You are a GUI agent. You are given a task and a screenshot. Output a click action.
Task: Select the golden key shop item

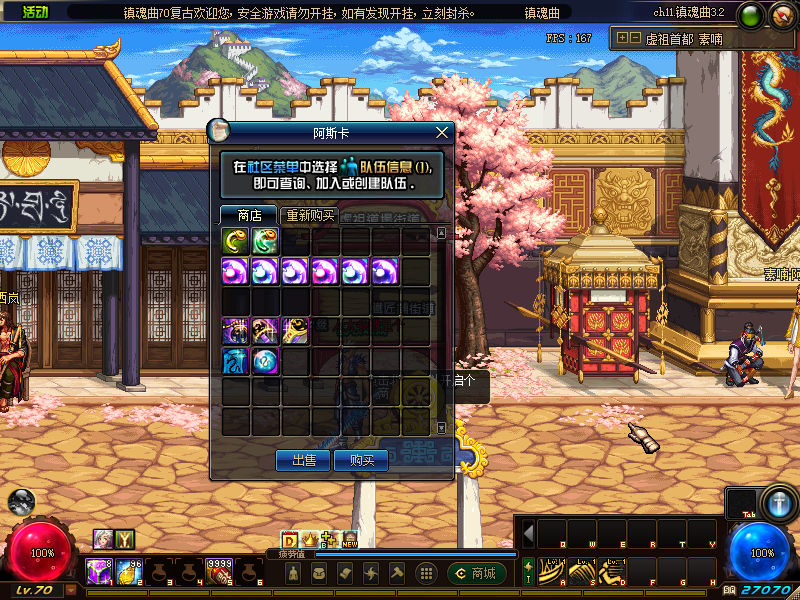pyautogui.click(x=295, y=331)
